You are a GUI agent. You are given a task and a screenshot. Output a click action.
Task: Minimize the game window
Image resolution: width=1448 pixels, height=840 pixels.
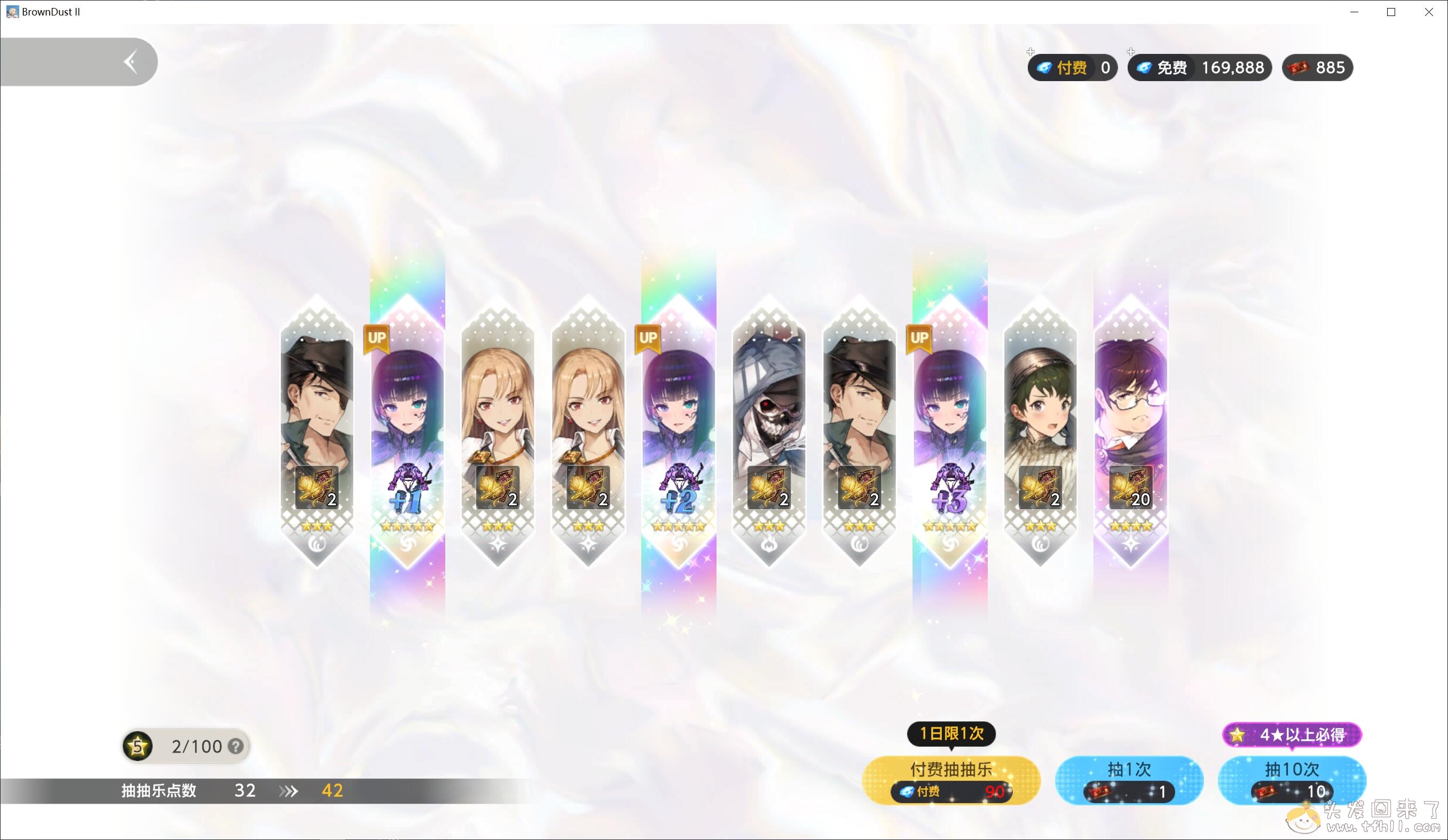(x=1355, y=12)
